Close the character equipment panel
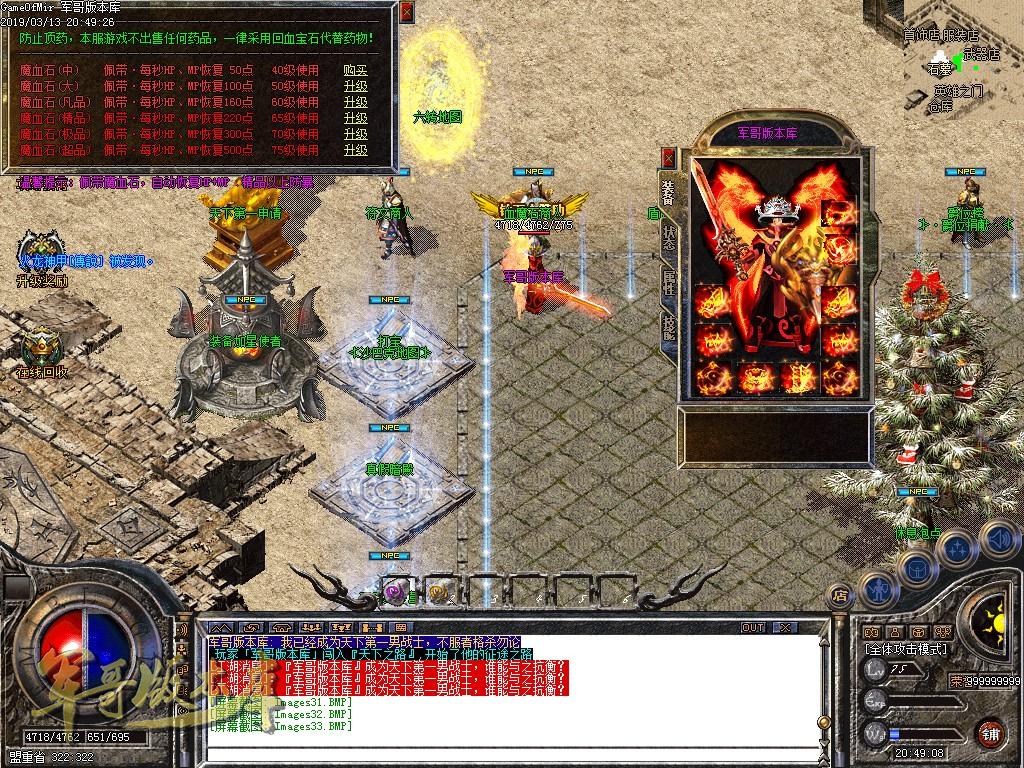 coord(668,158)
